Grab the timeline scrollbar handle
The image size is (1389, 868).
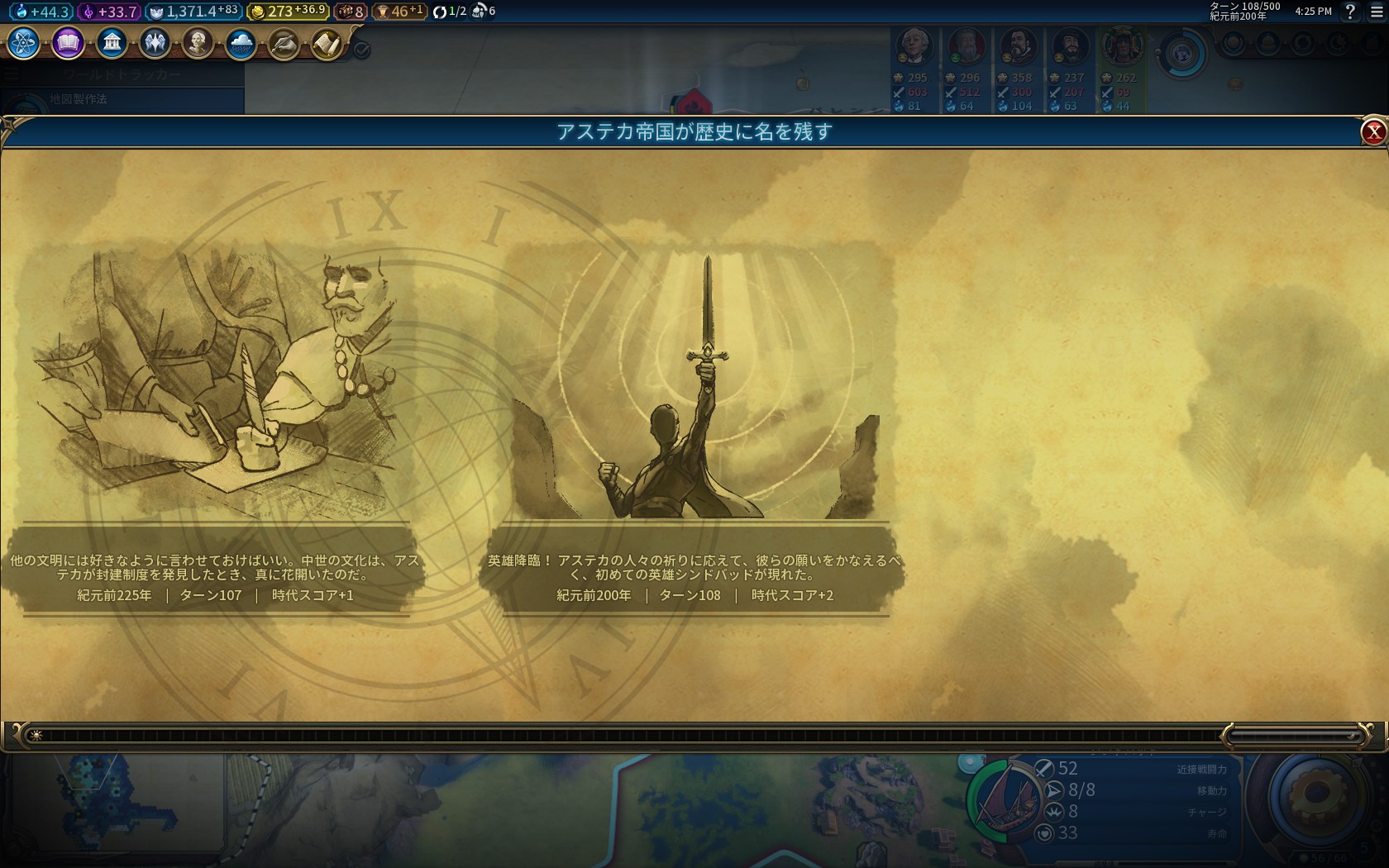(x=1293, y=735)
